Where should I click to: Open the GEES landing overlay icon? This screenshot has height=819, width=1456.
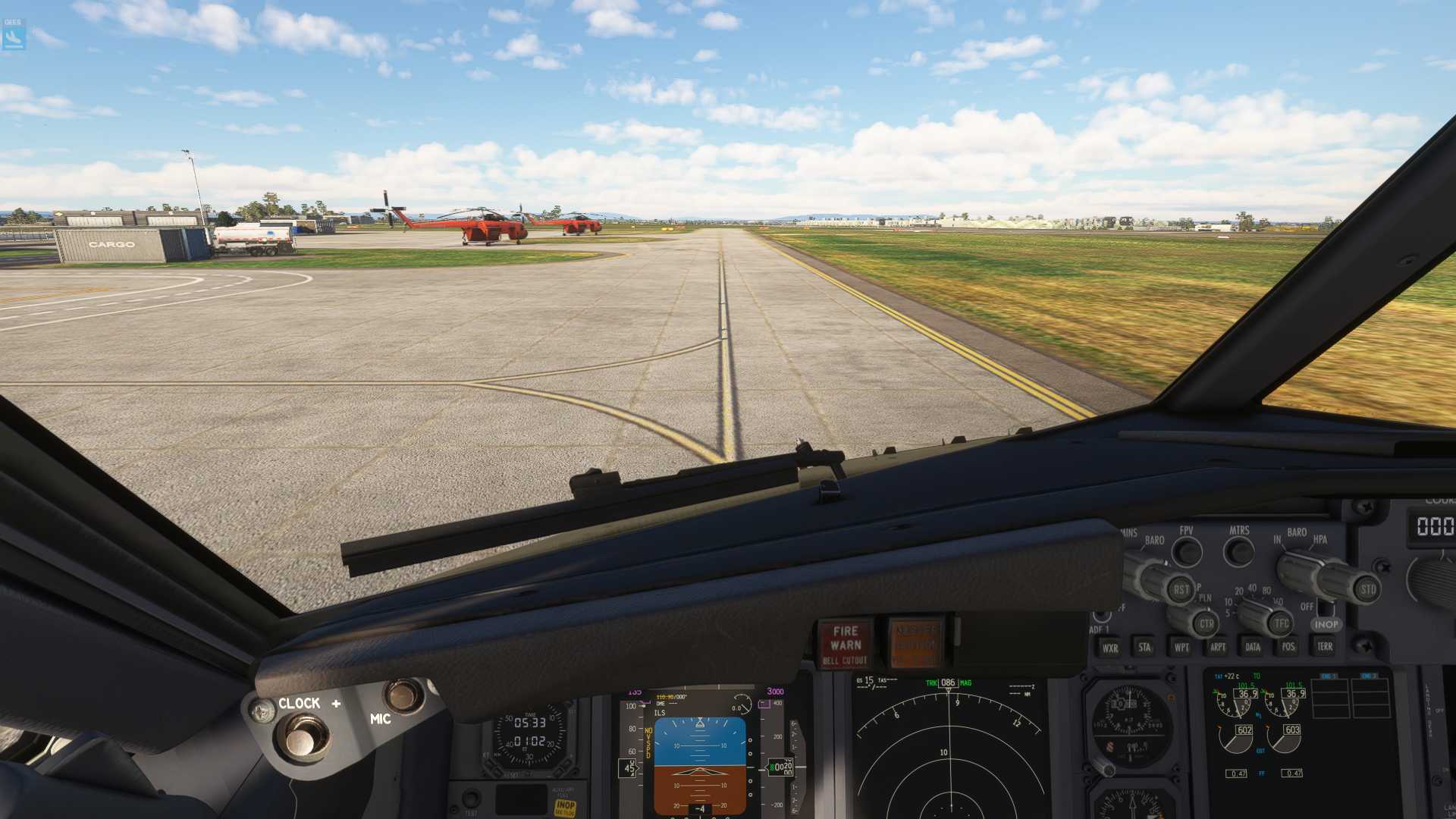tap(14, 36)
